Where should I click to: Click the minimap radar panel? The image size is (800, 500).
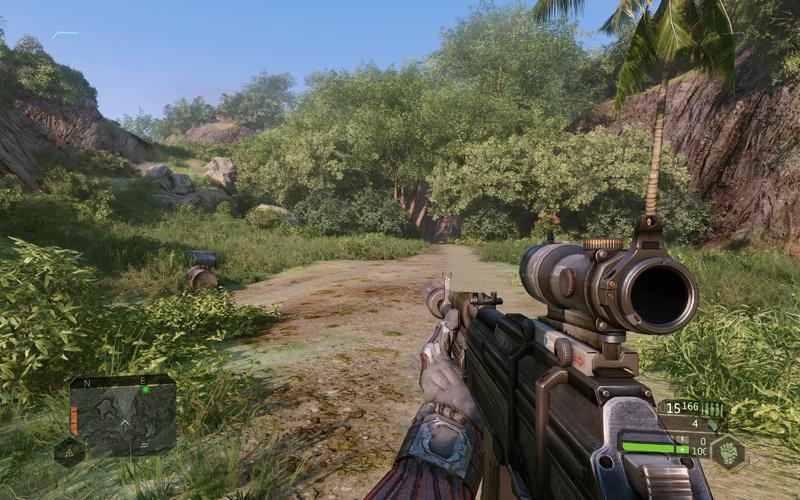[x=123, y=417]
